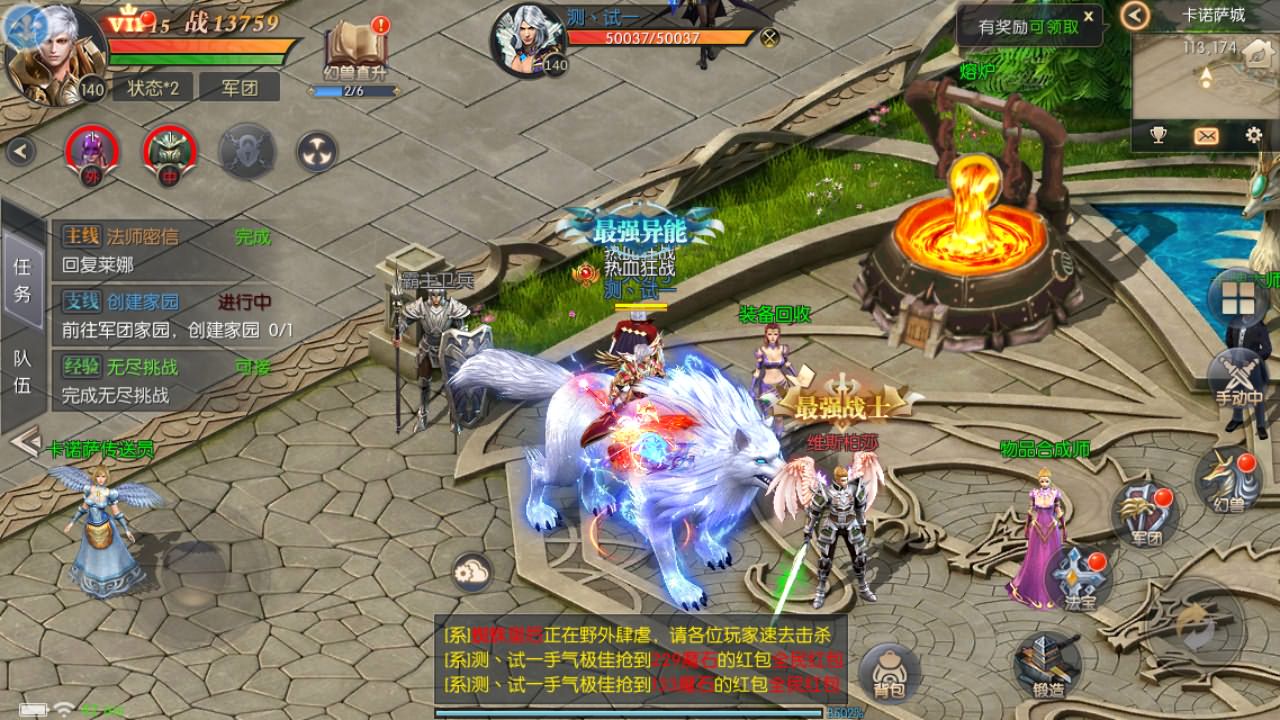The height and width of the screenshot is (720, 1280).
Task: Open the mail envelope icon under the minimap
Action: point(1206,135)
